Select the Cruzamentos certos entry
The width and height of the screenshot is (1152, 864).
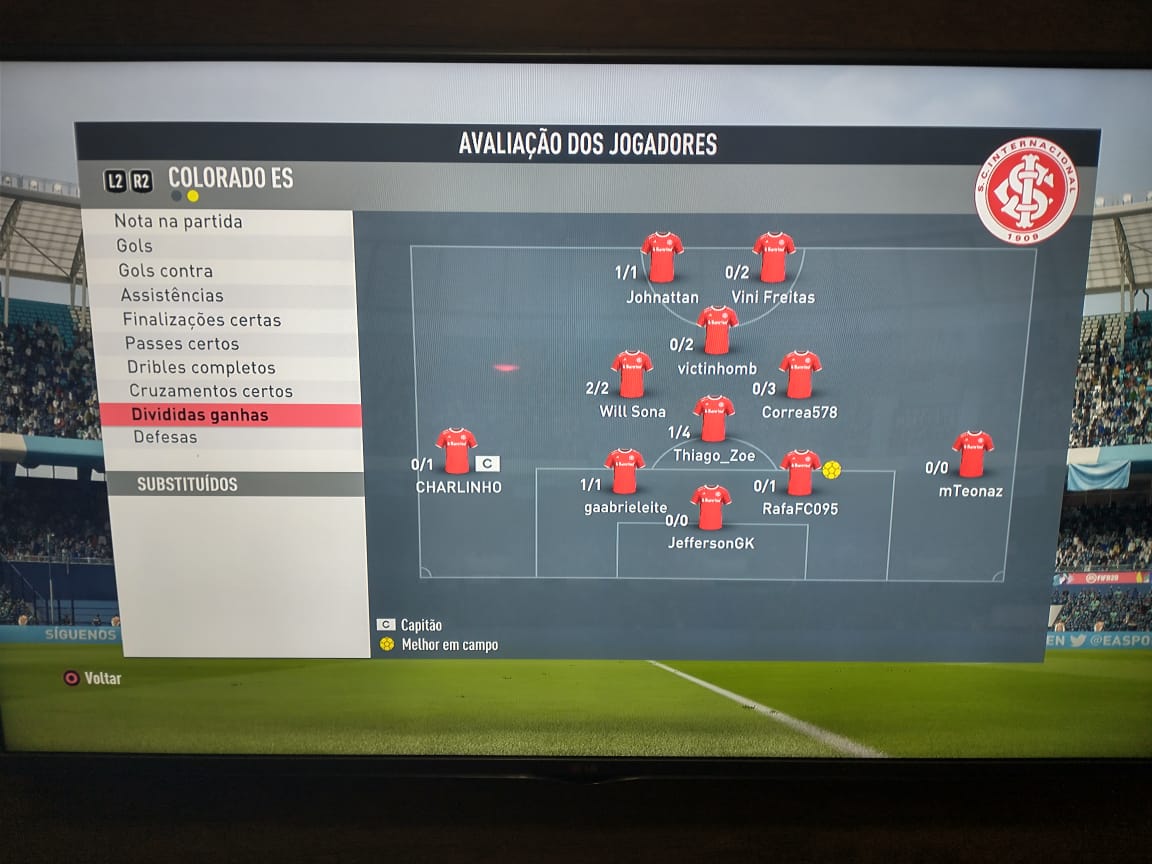(x=210, y=391)
